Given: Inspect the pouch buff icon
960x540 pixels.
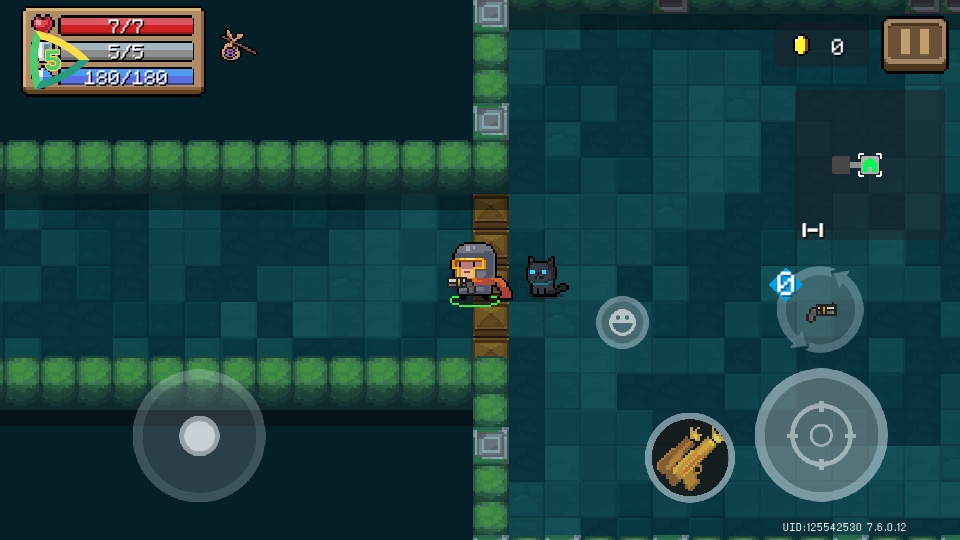Looking at the screenshot, I should tap(237, 45).
